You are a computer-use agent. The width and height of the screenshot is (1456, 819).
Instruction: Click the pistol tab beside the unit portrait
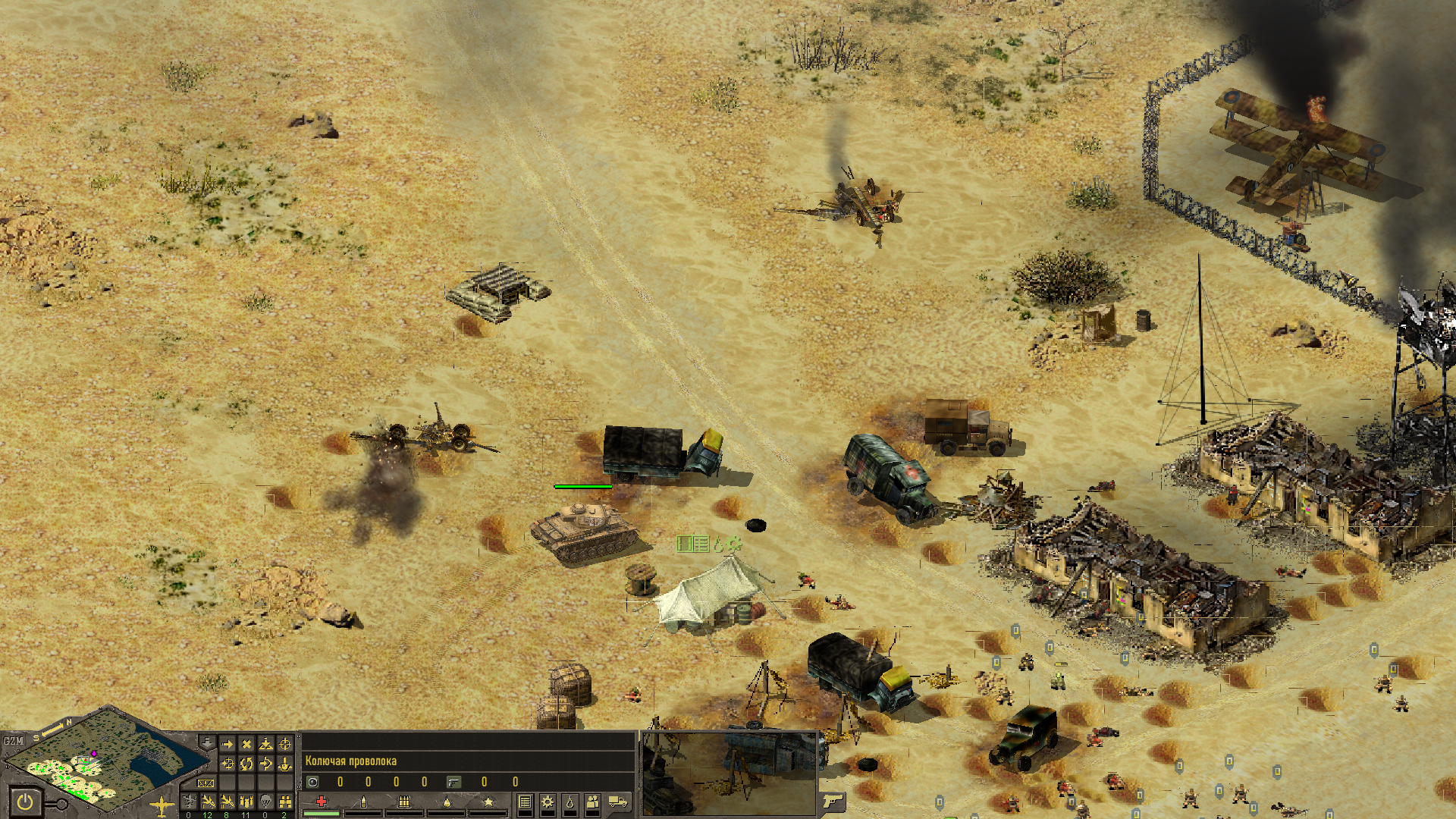coord(833,801)
